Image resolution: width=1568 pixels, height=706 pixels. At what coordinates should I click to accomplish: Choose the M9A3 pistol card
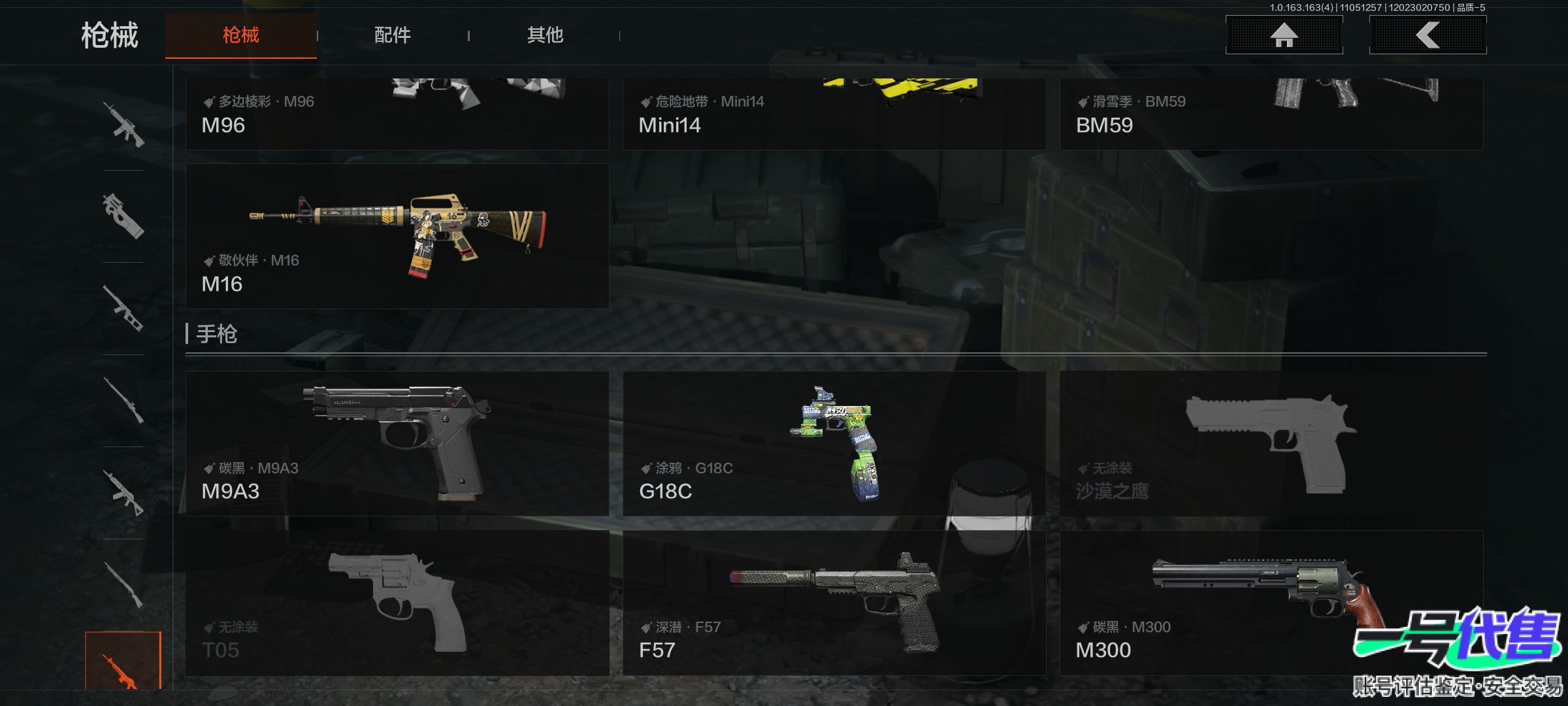397,443
